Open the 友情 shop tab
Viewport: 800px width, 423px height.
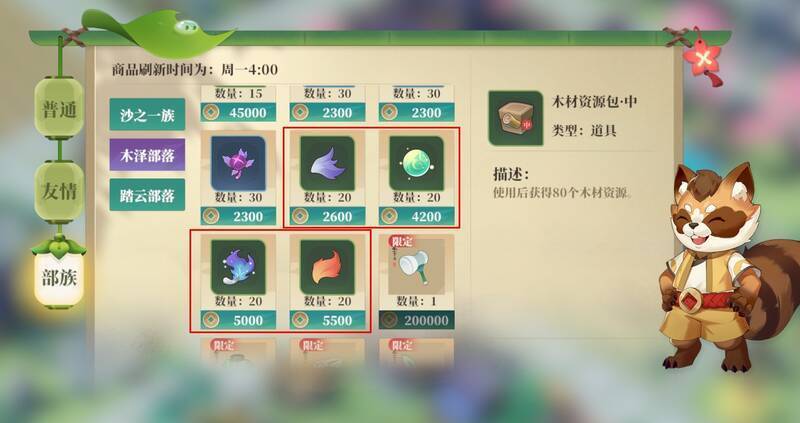[56, 189]
